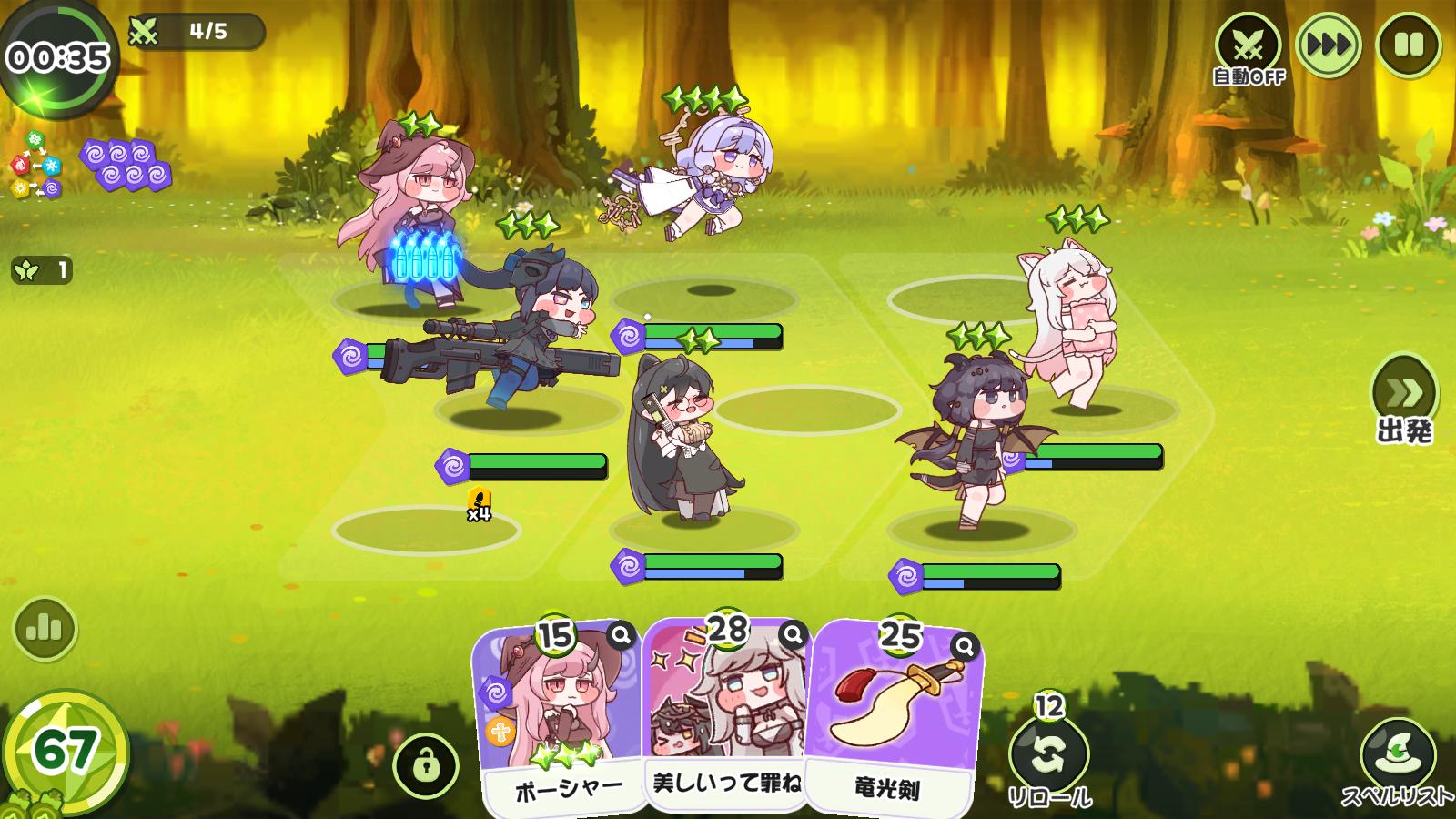Toggle the shop lock padlock
This screenshot has height=819, width=1456.
425,764
